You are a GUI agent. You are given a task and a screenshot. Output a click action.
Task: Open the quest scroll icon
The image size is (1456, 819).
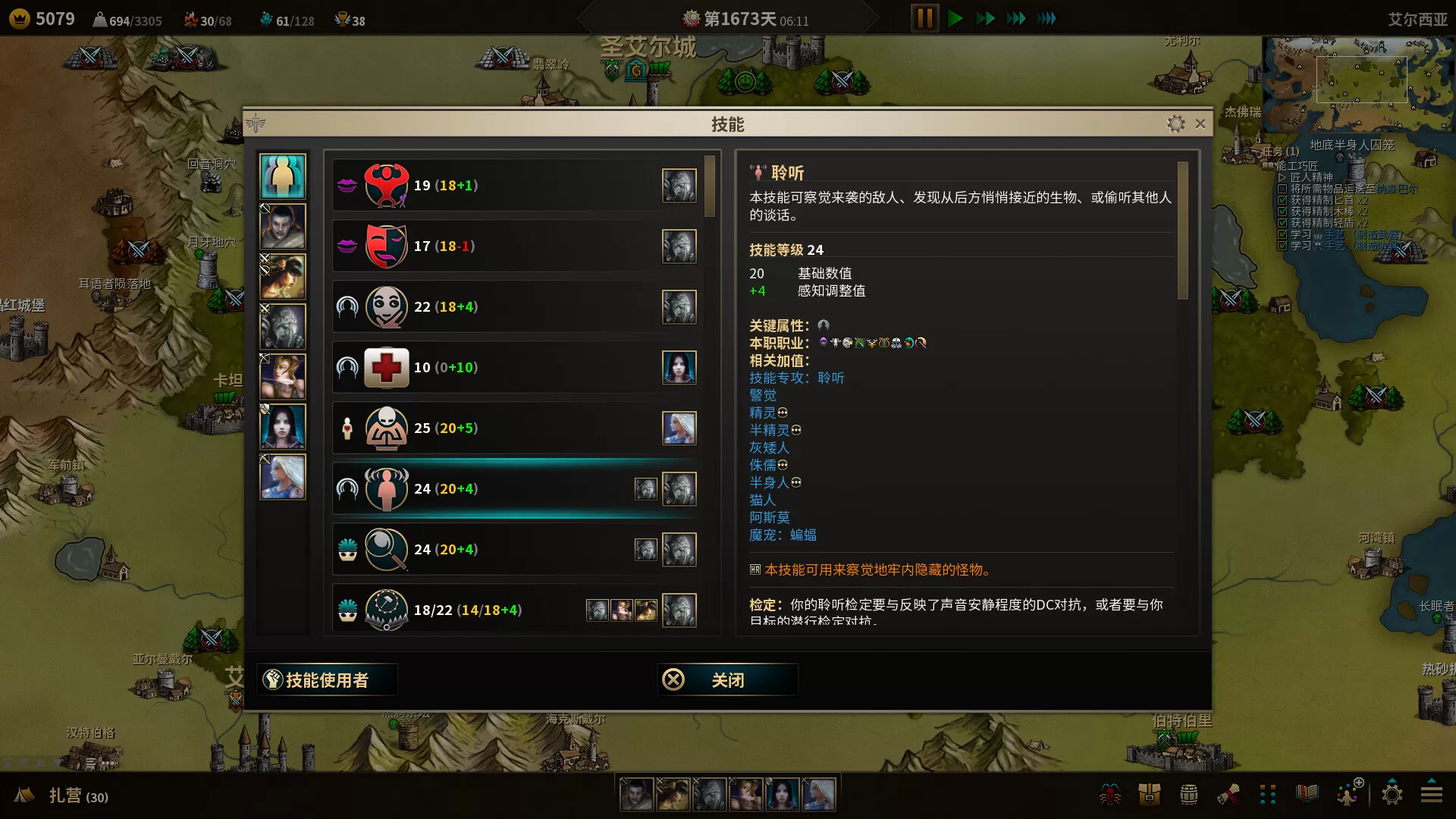(1229, 794)
